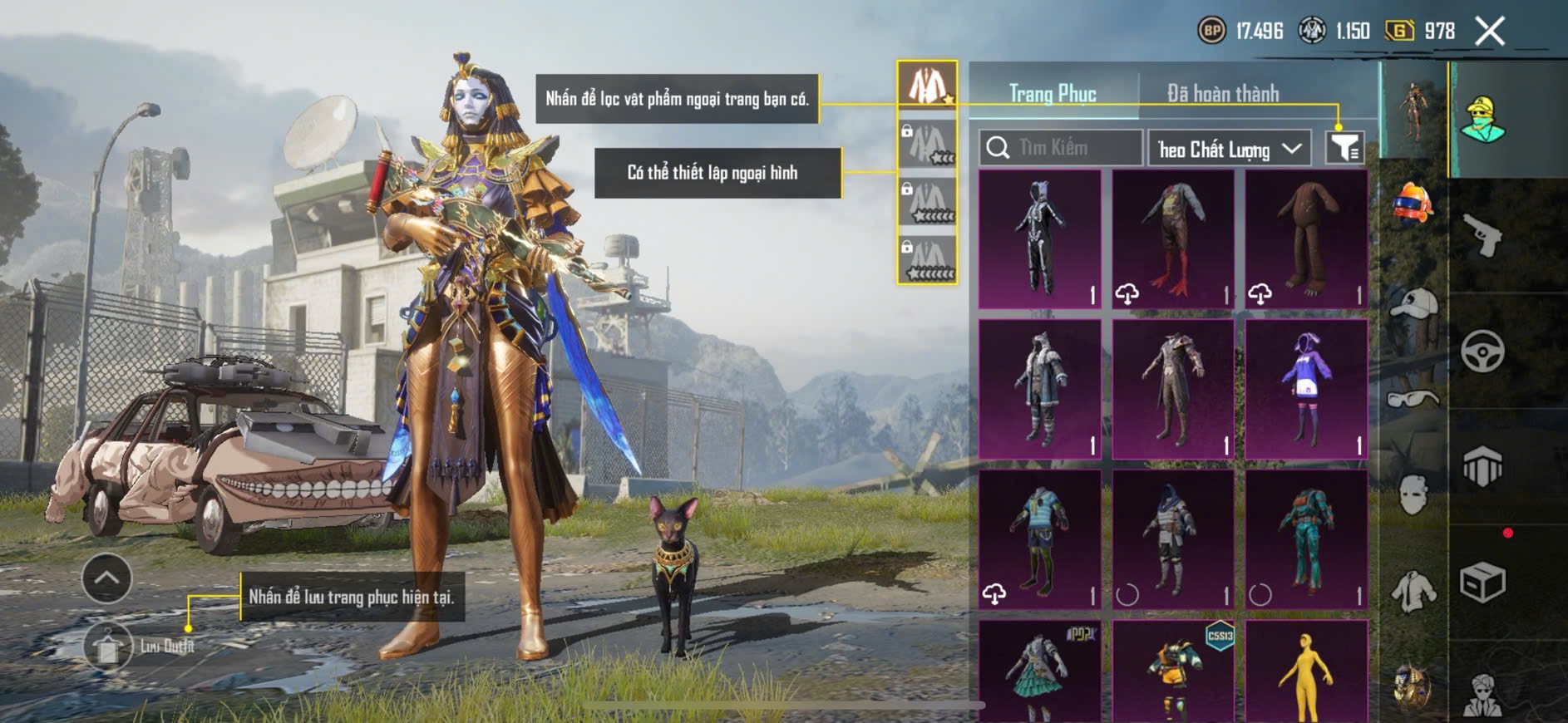Image resolution: width=1568 pixels, height=723 pixels.
Task: Close the inventory with the X button
Action: click(1489, 32)
